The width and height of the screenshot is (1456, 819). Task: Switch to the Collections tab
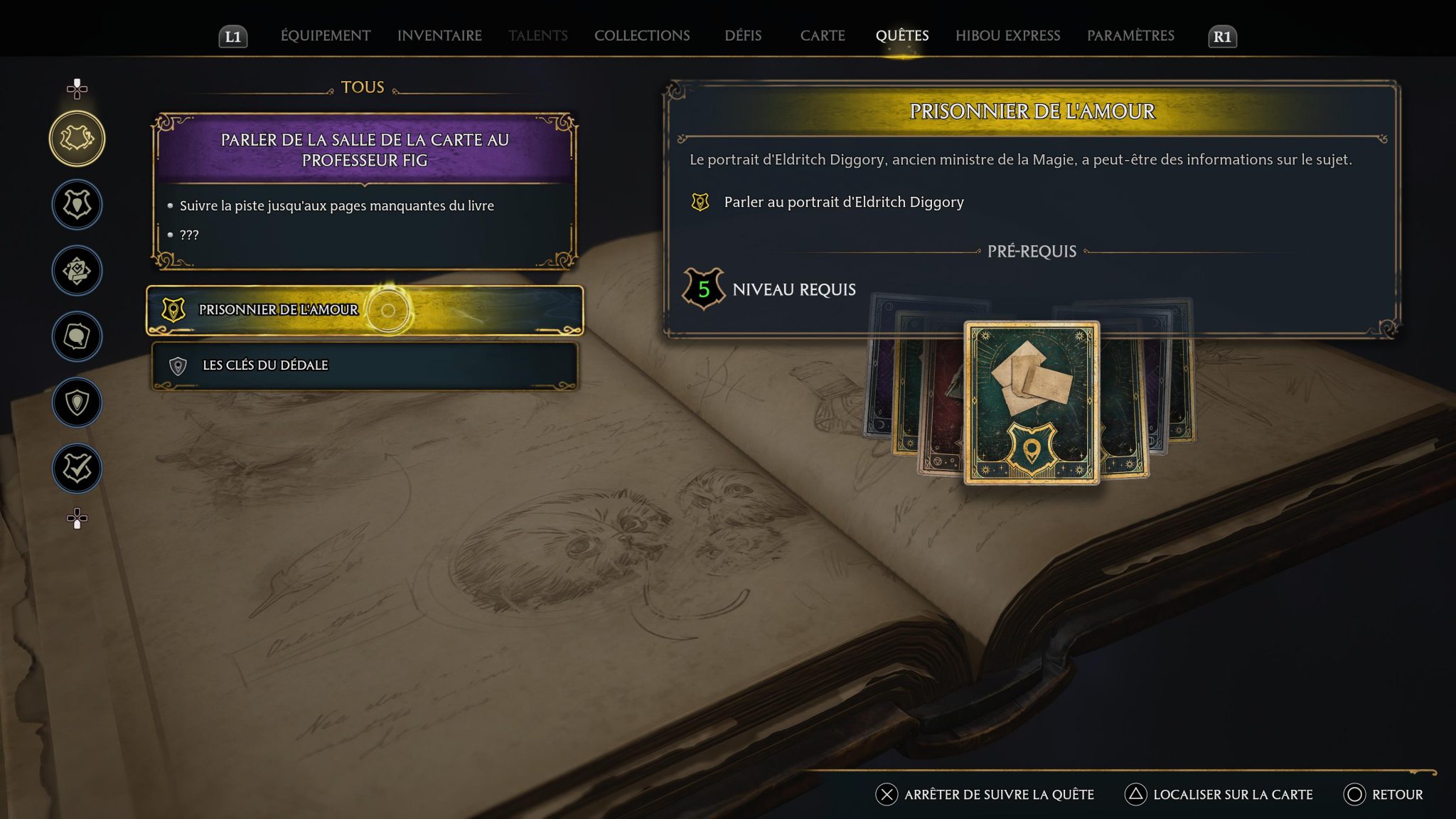click(642, 35)
